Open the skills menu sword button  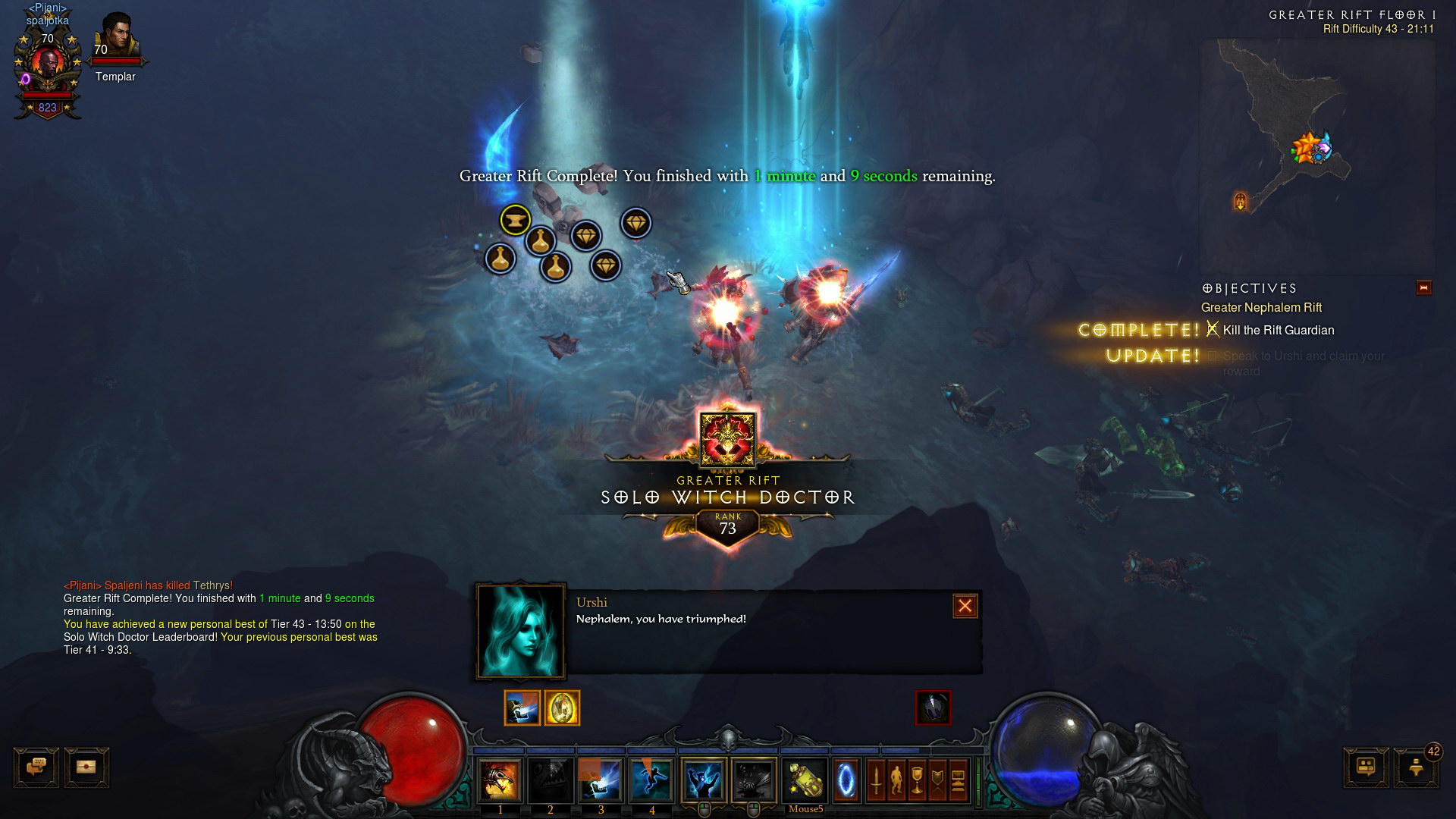(x=876, y=780)
